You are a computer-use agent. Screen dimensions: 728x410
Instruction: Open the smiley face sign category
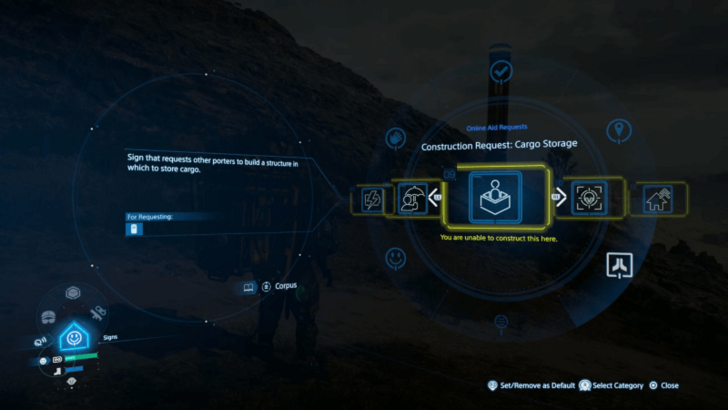[396, 259]
